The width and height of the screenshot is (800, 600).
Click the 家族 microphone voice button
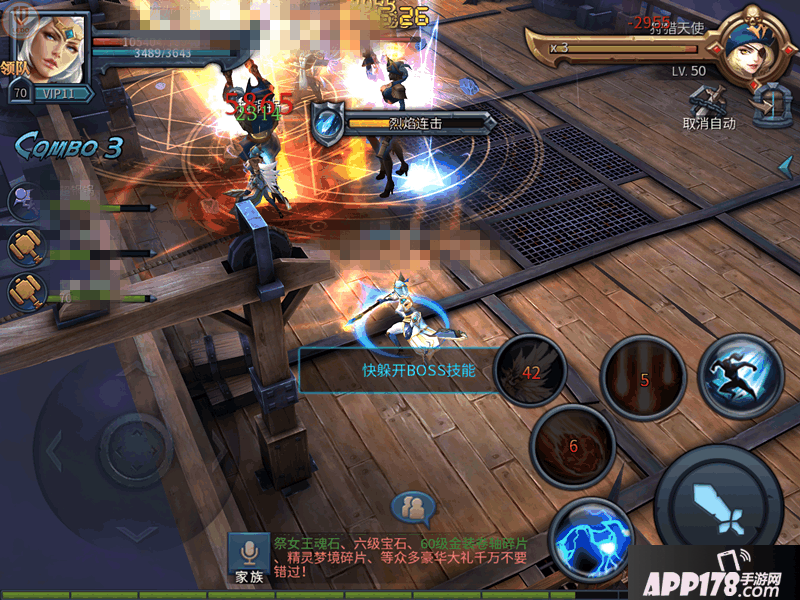click(x=248, y=559)
